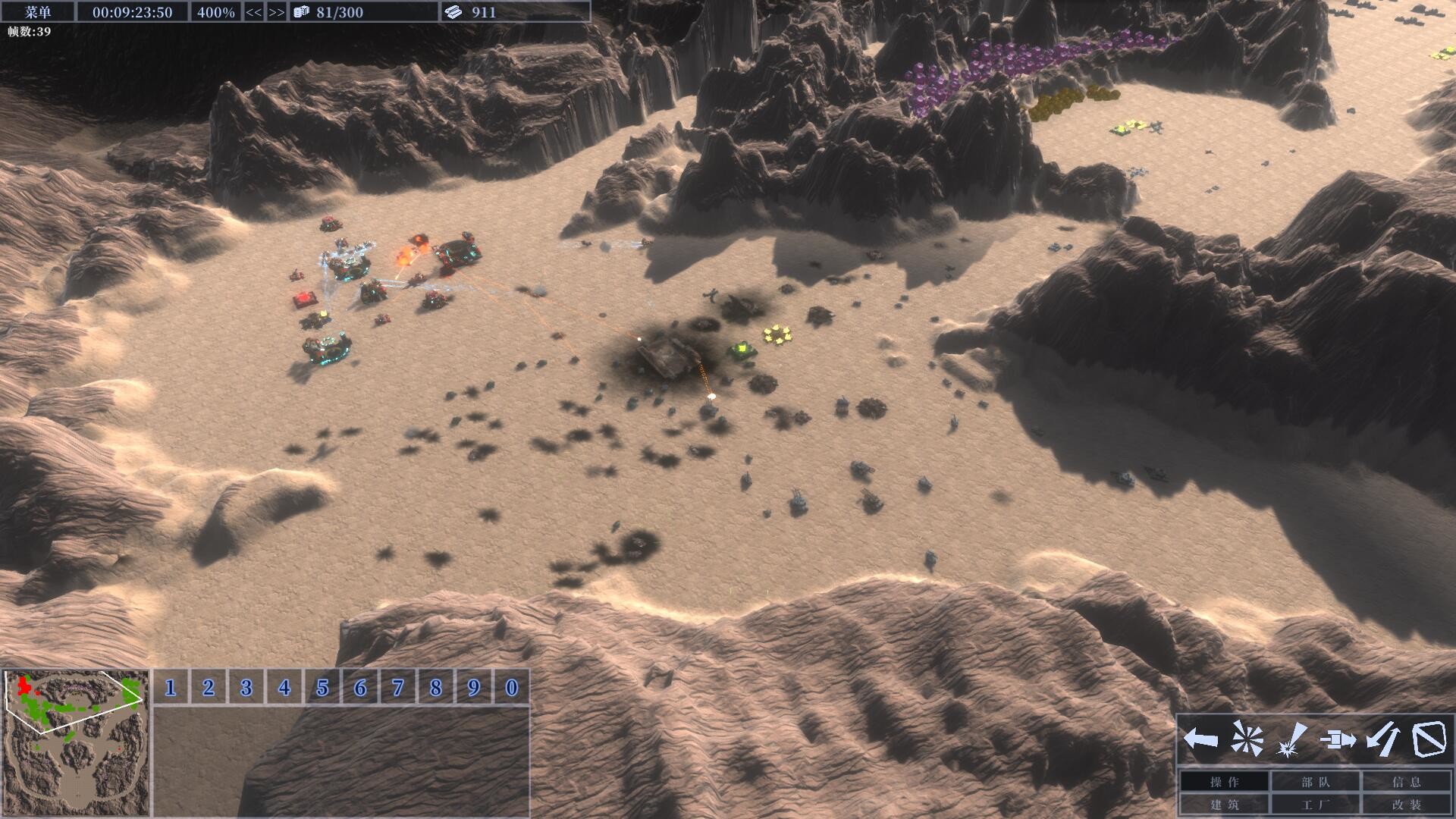1456x819 pixels.
Task: Pick control group 8
Action: tap(436, 688)
